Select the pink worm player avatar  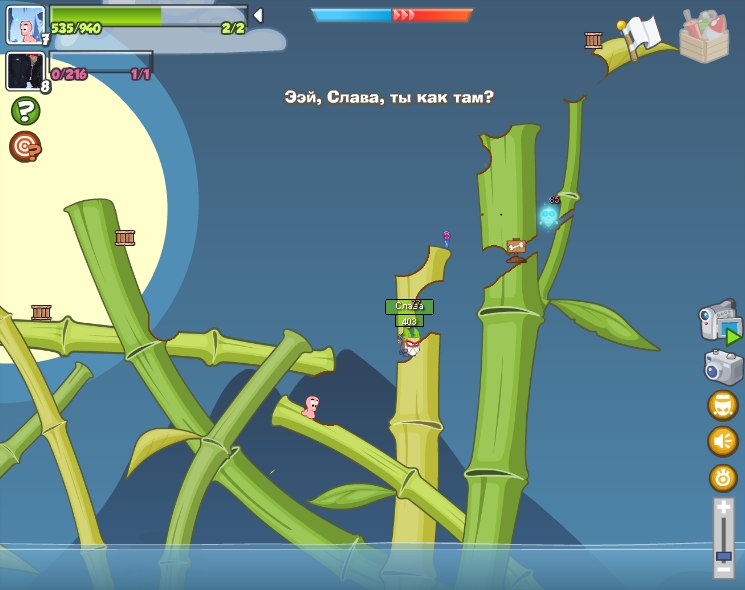(25, 24)
